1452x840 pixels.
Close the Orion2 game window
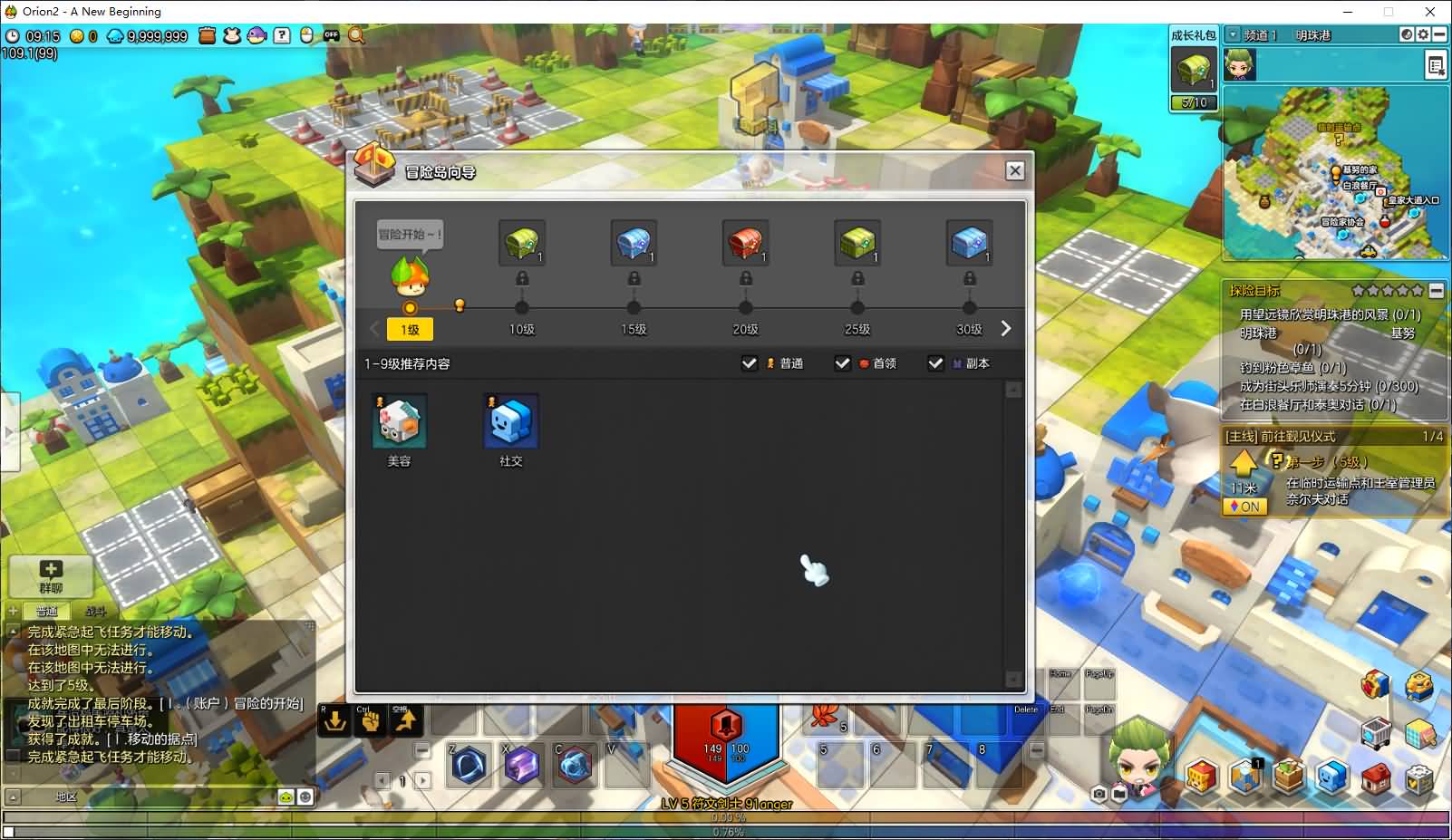(1430, 12)
